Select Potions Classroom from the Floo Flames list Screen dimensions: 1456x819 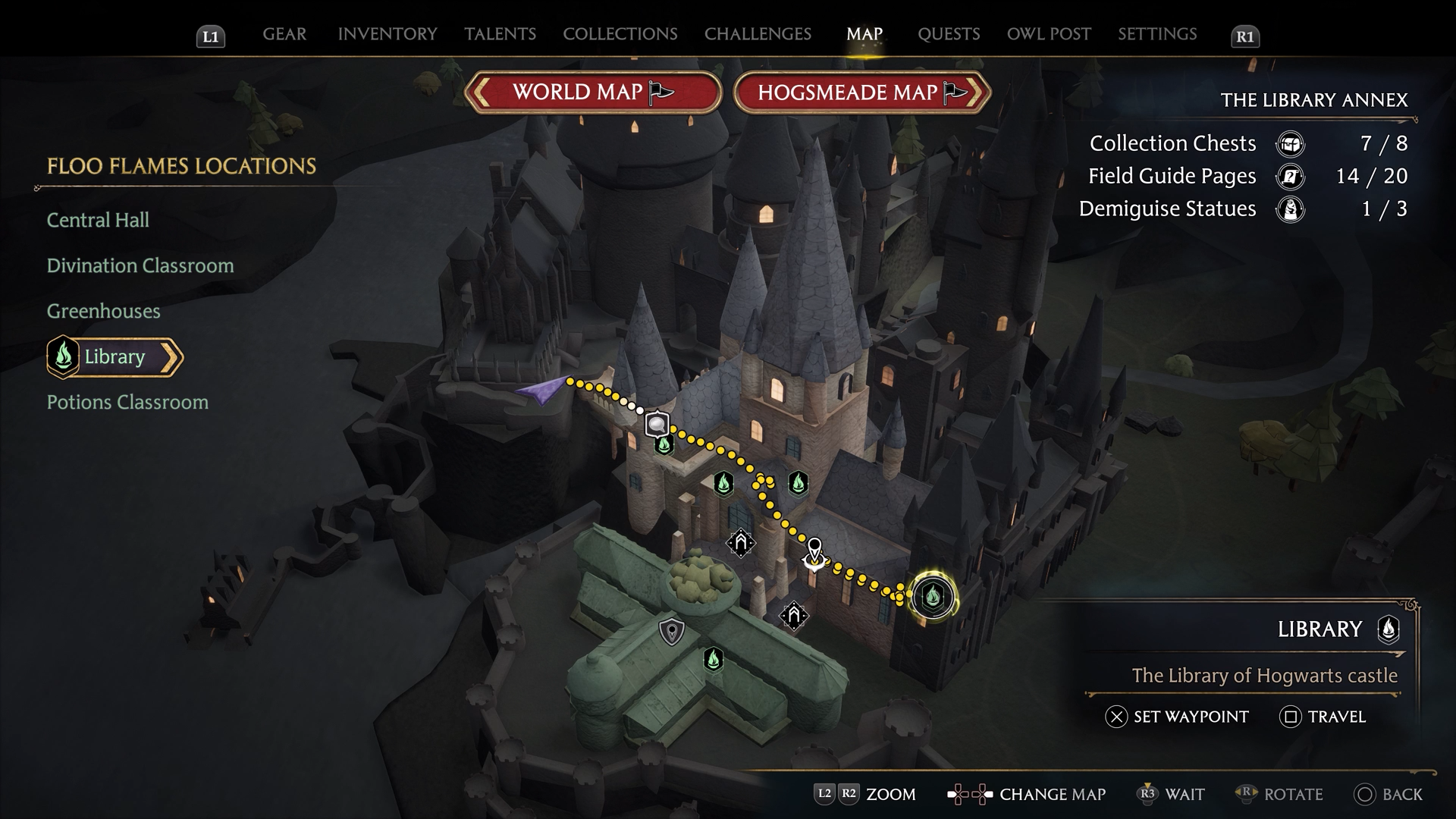(x=127, y=402)
